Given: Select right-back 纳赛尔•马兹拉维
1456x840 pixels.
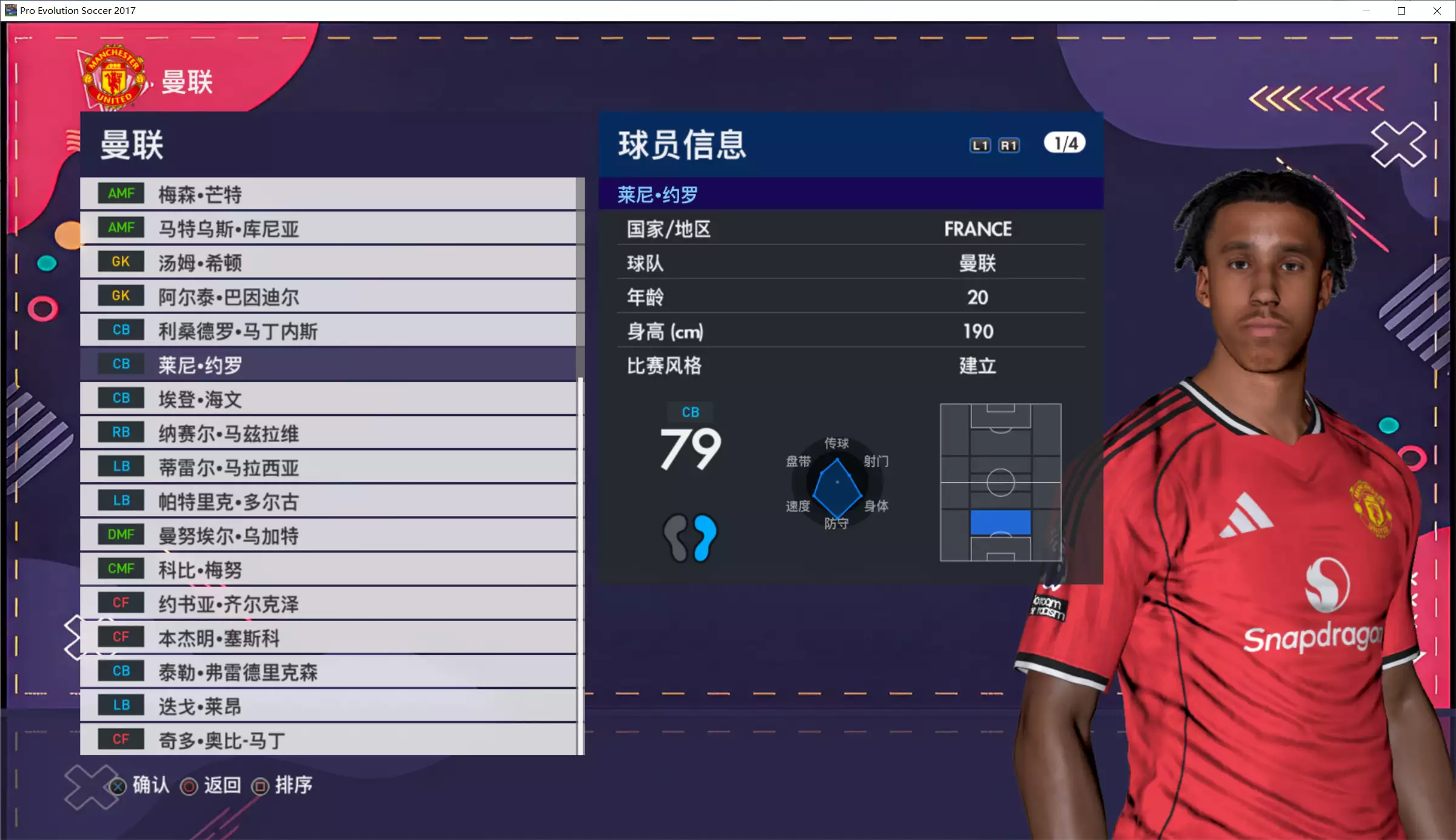Looking at the screenshot, I should coord(327,433).
